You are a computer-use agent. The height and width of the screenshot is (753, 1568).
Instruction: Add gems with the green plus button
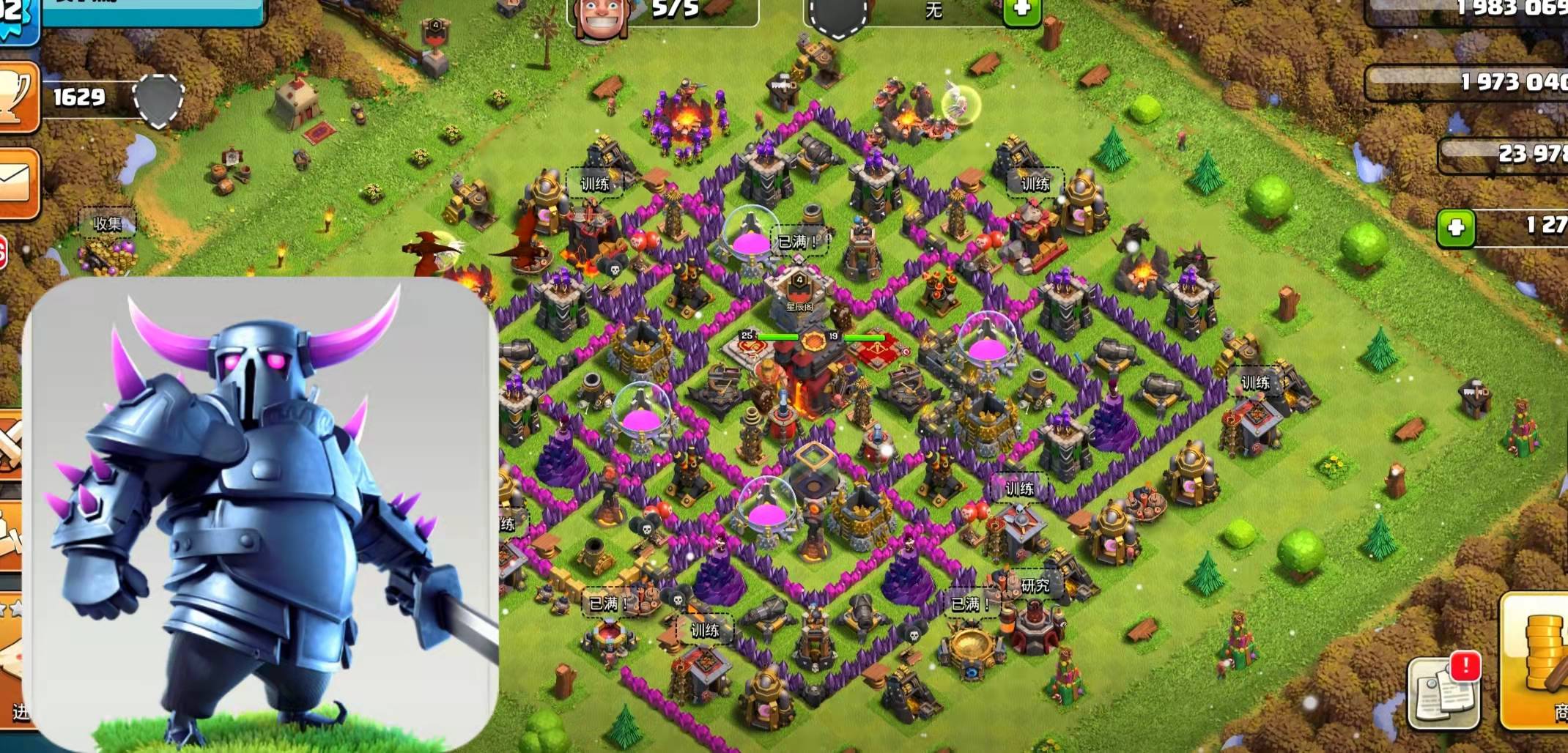click(1455, 228)
